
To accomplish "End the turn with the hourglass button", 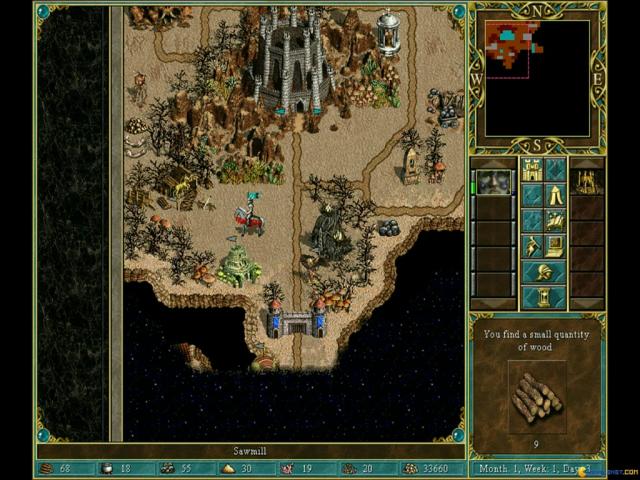I will (x=543, y=297).
